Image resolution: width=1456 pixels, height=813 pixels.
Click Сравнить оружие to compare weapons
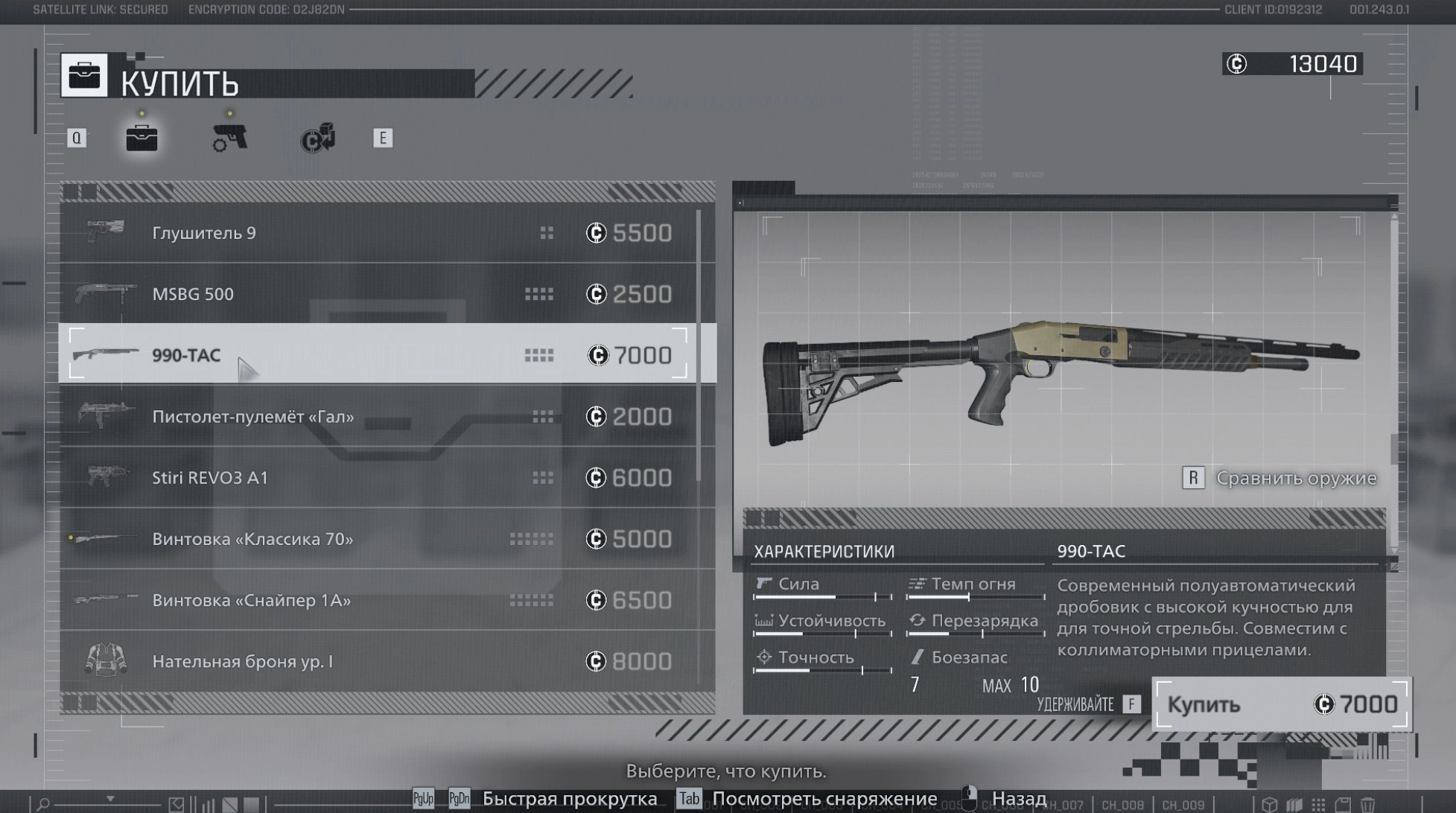click(1294, 478)
